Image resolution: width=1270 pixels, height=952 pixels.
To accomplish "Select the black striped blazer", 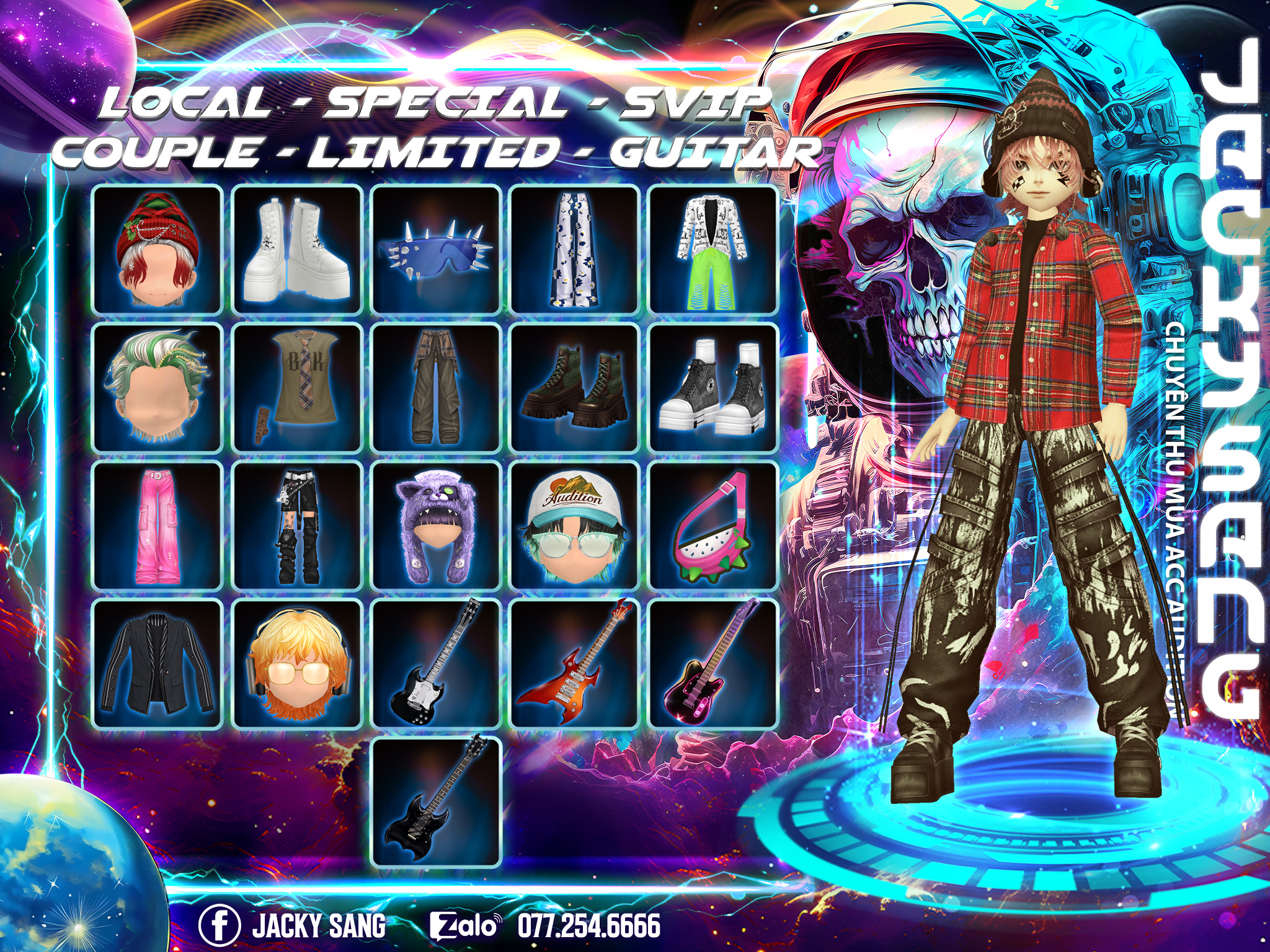I will coord(158,664).
